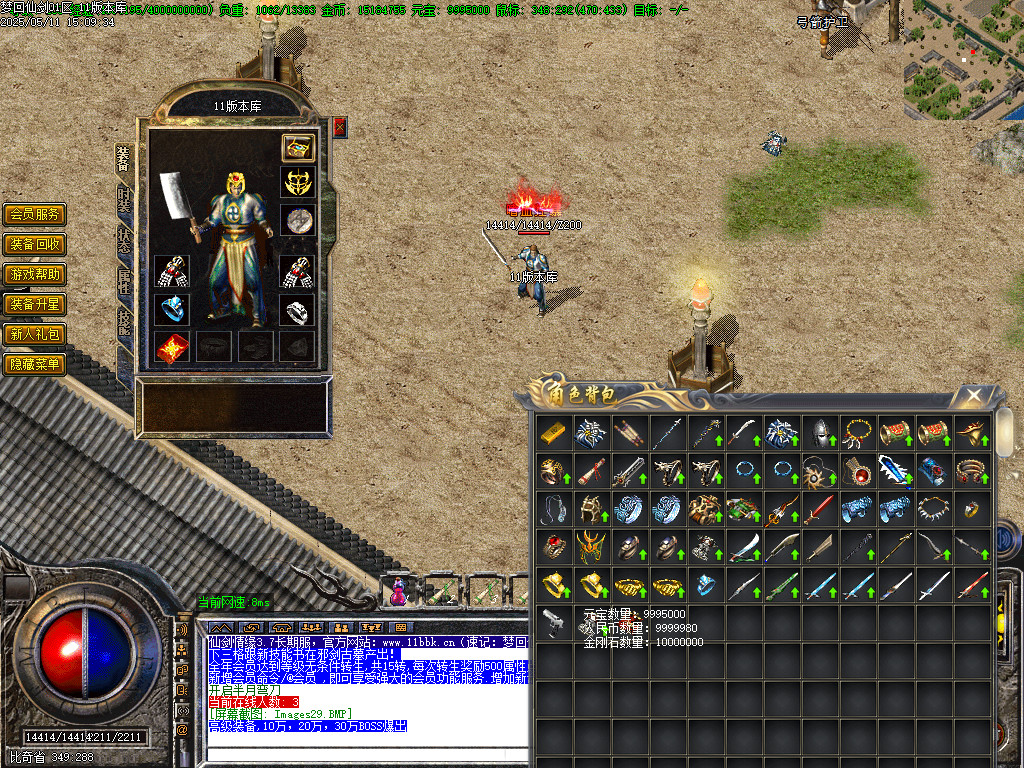Select the 装备升星 equipment upgrade button
Viewport: 1024px width, 768px height.
point(35,304)
